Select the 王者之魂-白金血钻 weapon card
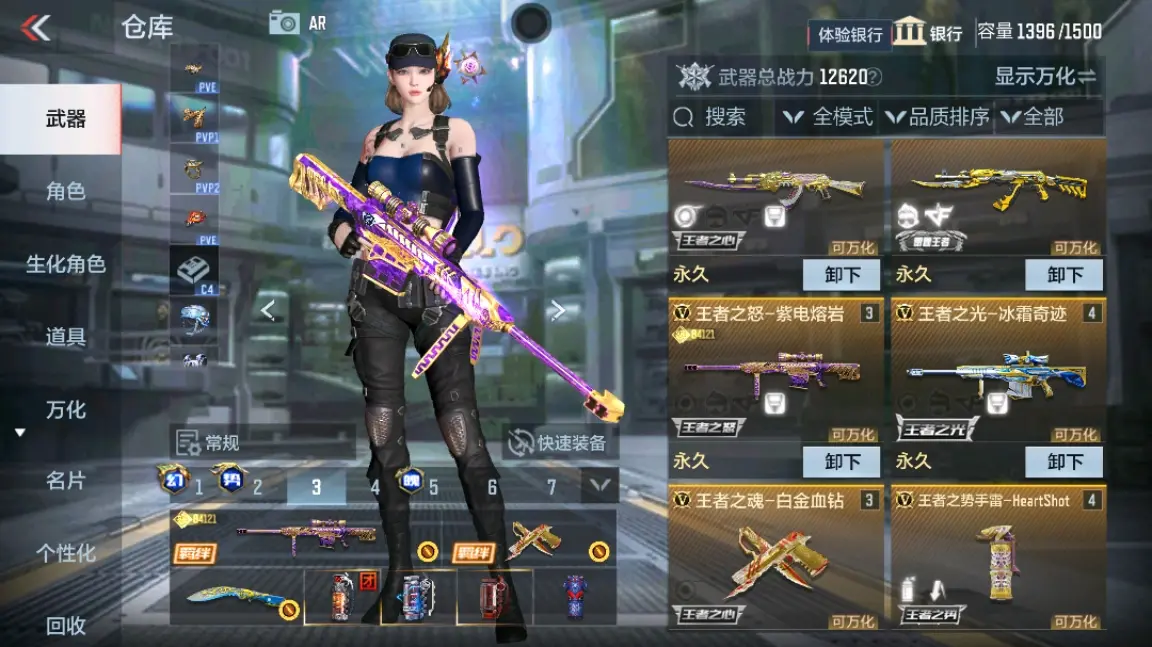Screen dimensions: 1152x647 point(776,556)
